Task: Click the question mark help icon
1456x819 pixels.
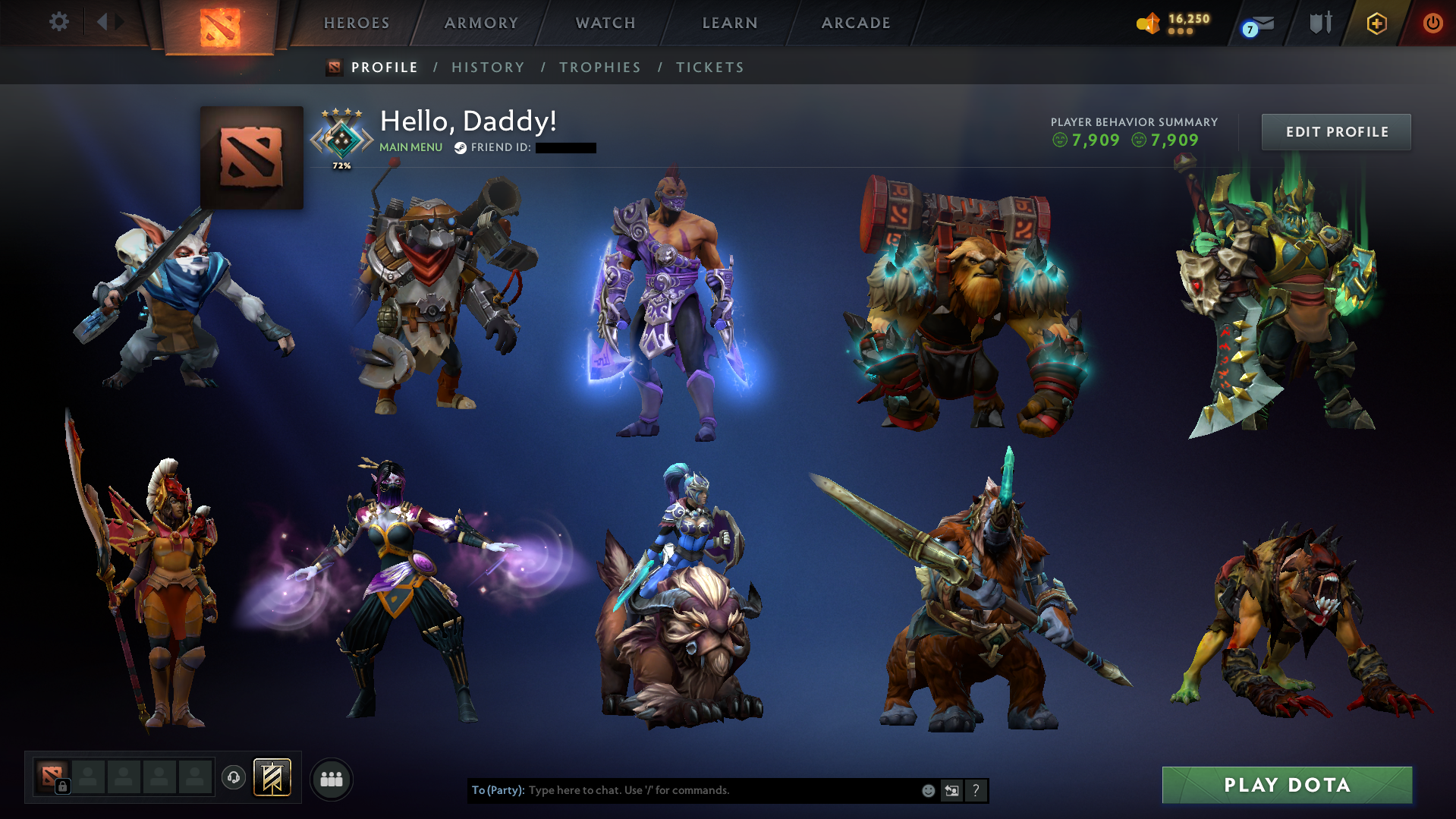Action: pyautogui.click(x=976, y=790)
